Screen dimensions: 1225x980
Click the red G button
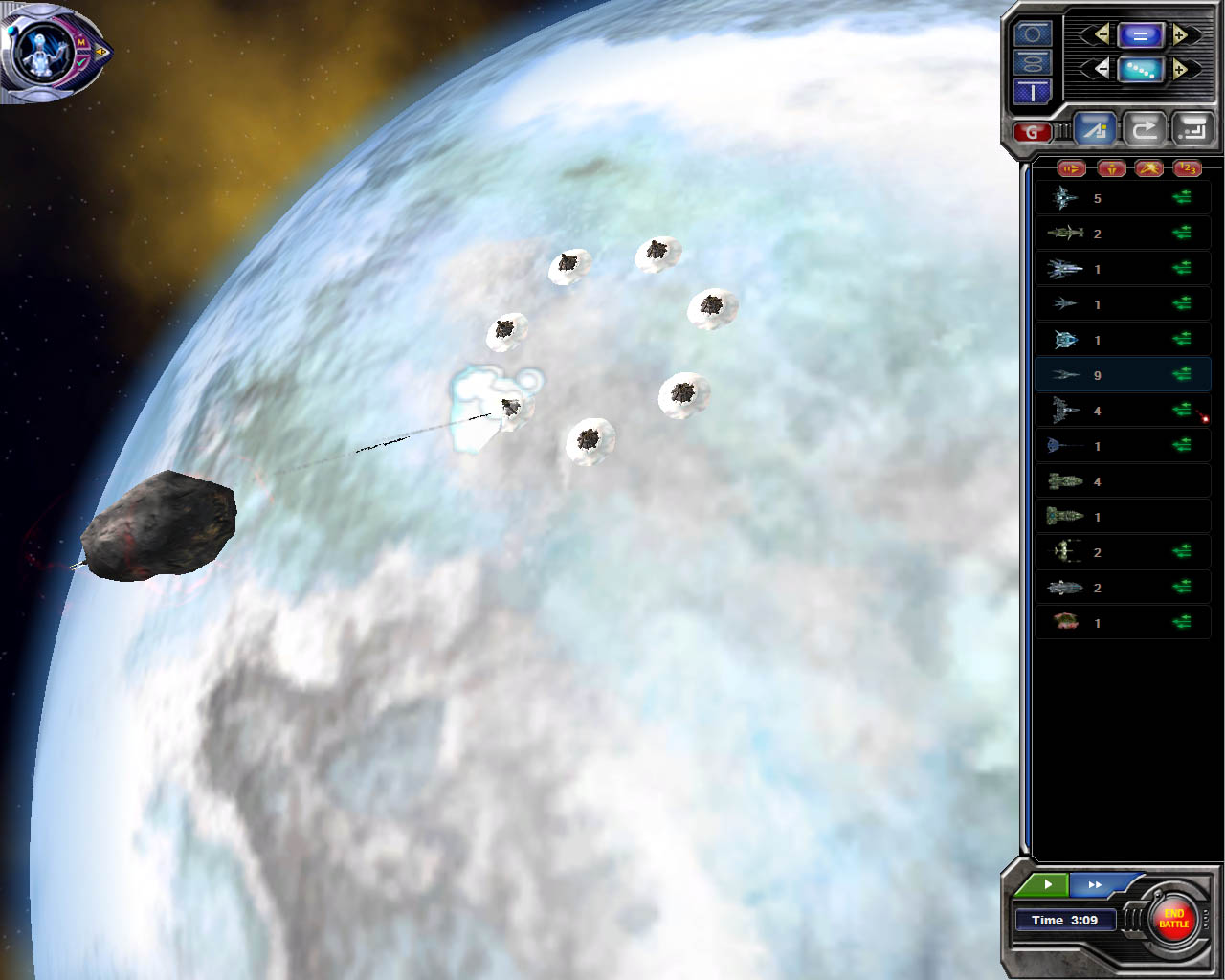point(1032,132)
